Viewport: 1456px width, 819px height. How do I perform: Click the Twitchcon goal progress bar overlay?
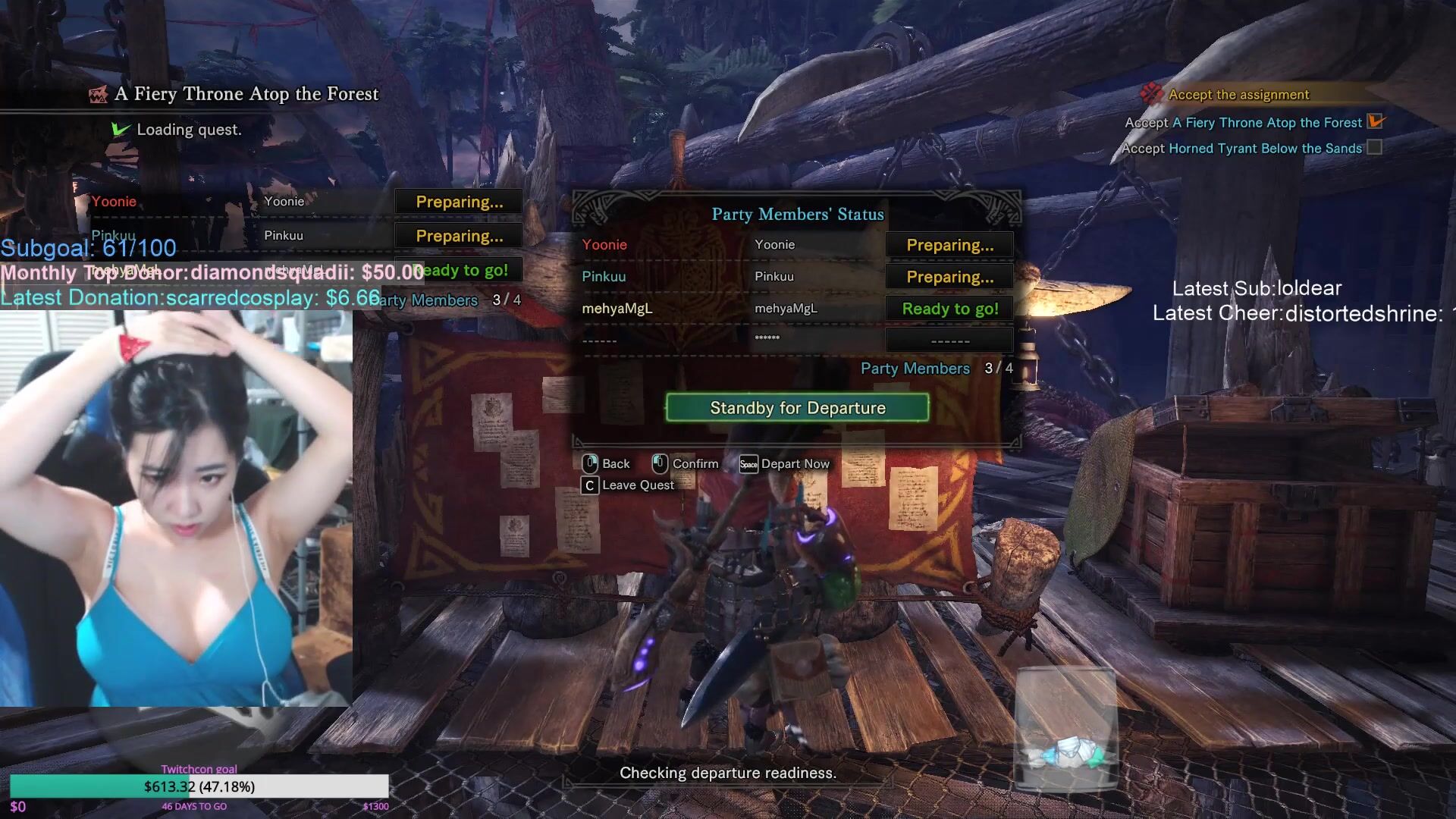(199, 786)
